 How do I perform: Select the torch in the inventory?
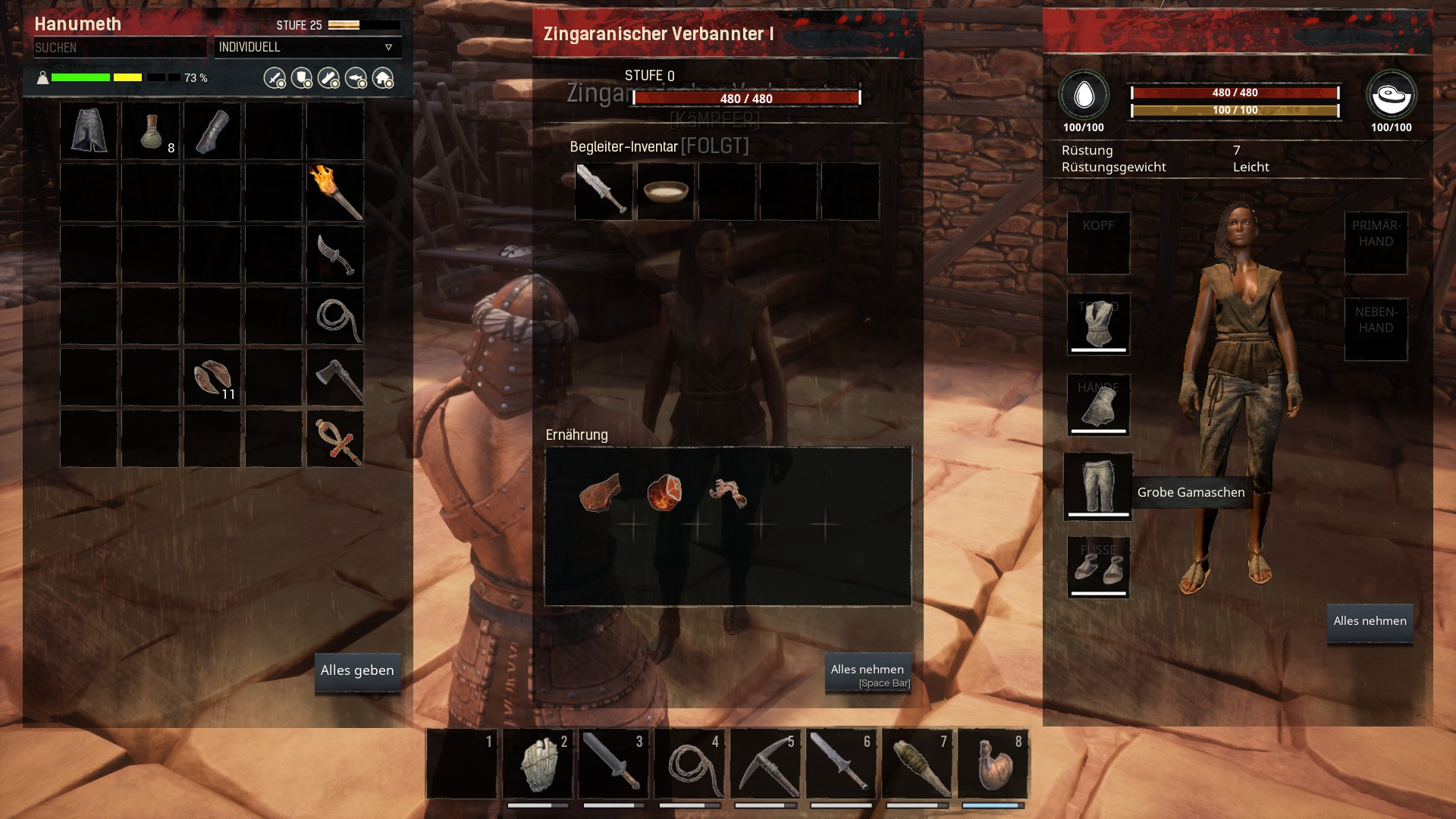(335, 193)
